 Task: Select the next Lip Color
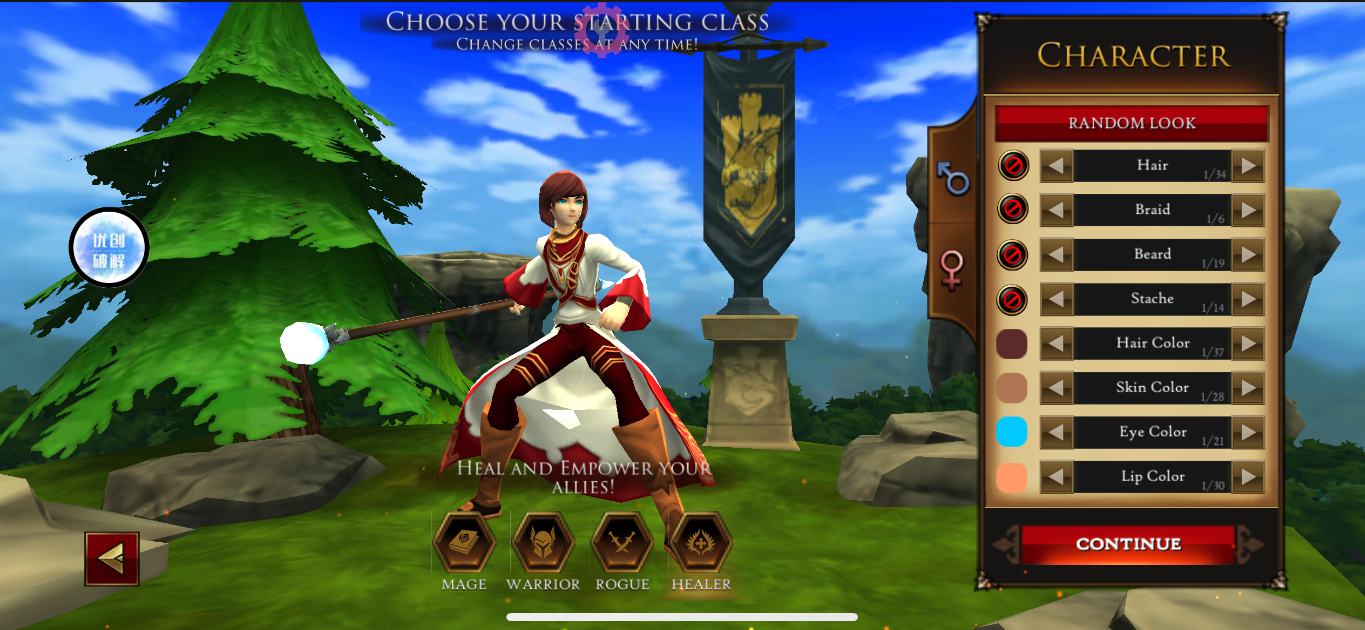tap(1248, 477)
